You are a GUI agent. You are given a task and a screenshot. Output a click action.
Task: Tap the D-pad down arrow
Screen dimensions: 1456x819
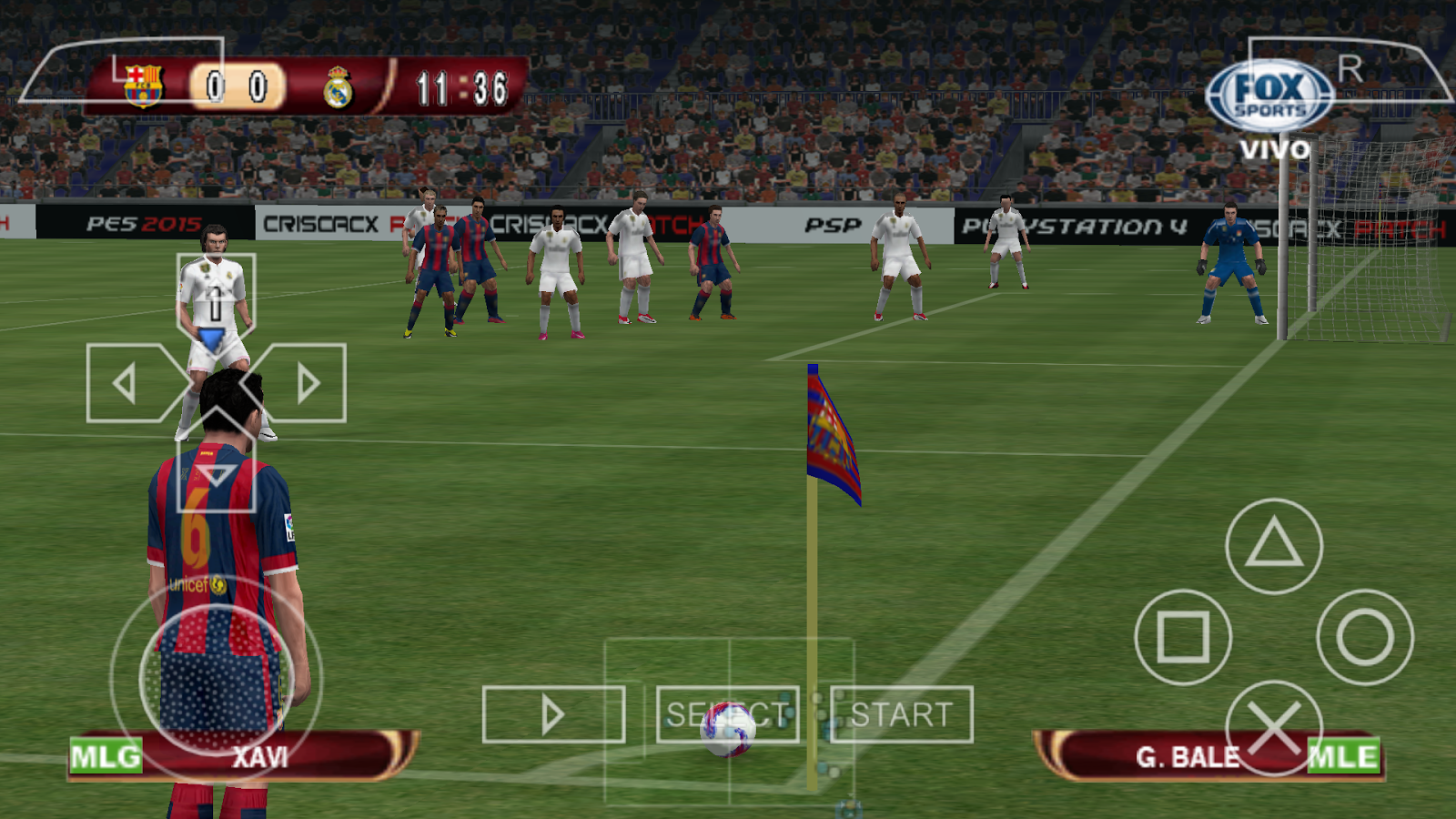point(216,474)
